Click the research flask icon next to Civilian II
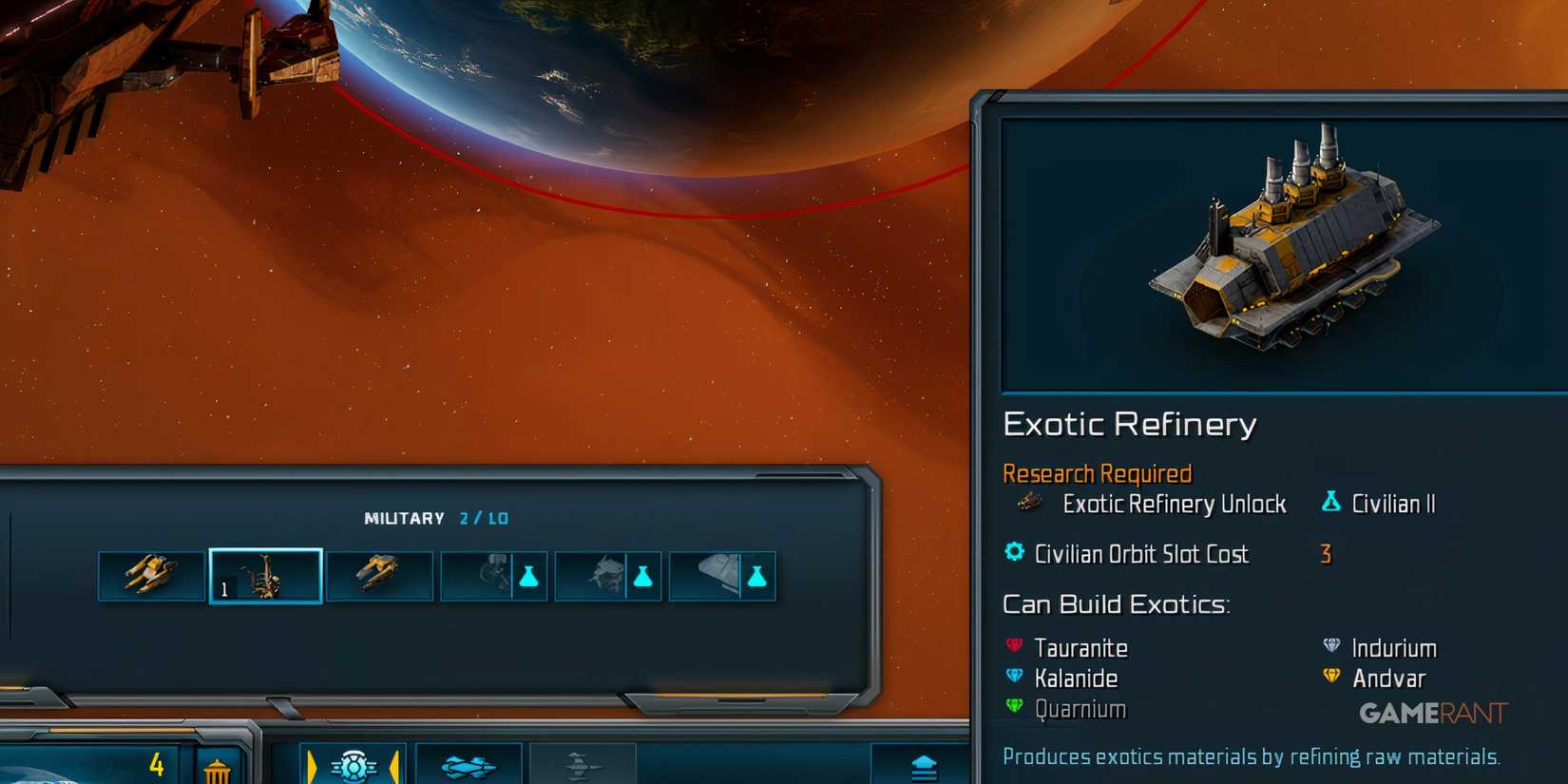Screen dimensions: 1568x784 click(x=1330, y=503)
